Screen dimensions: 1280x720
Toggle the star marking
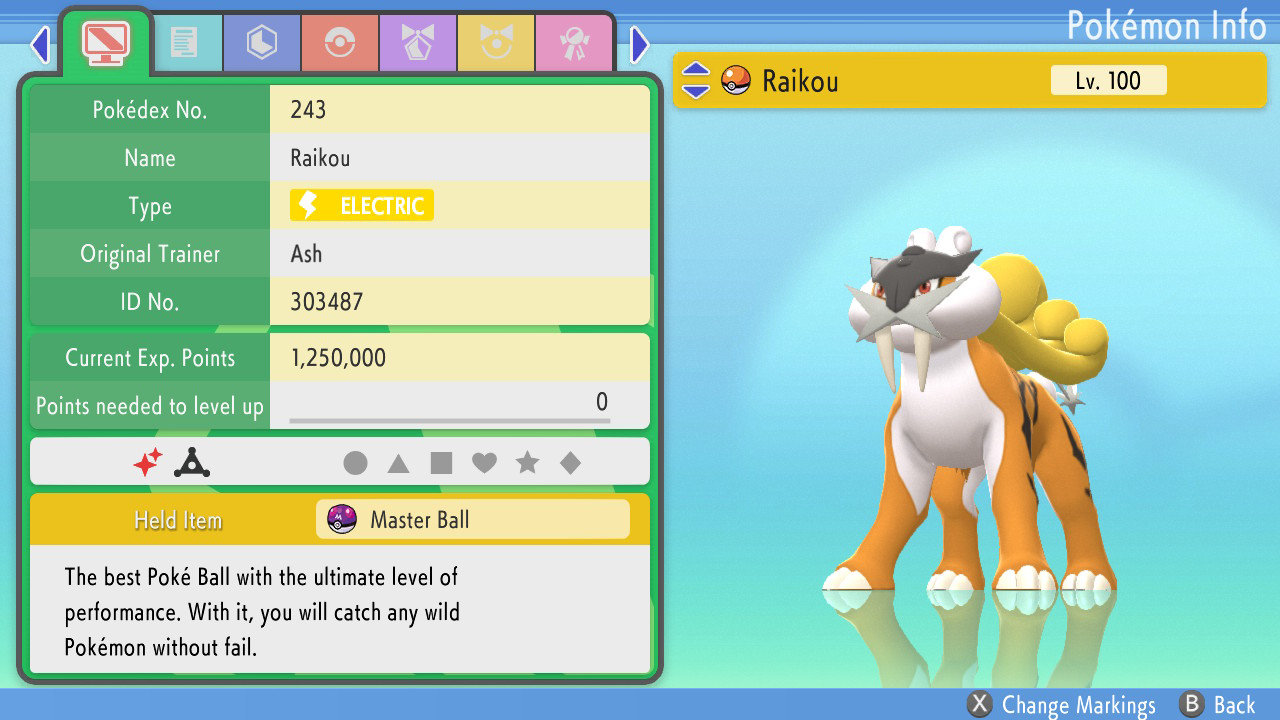[527, 461]
